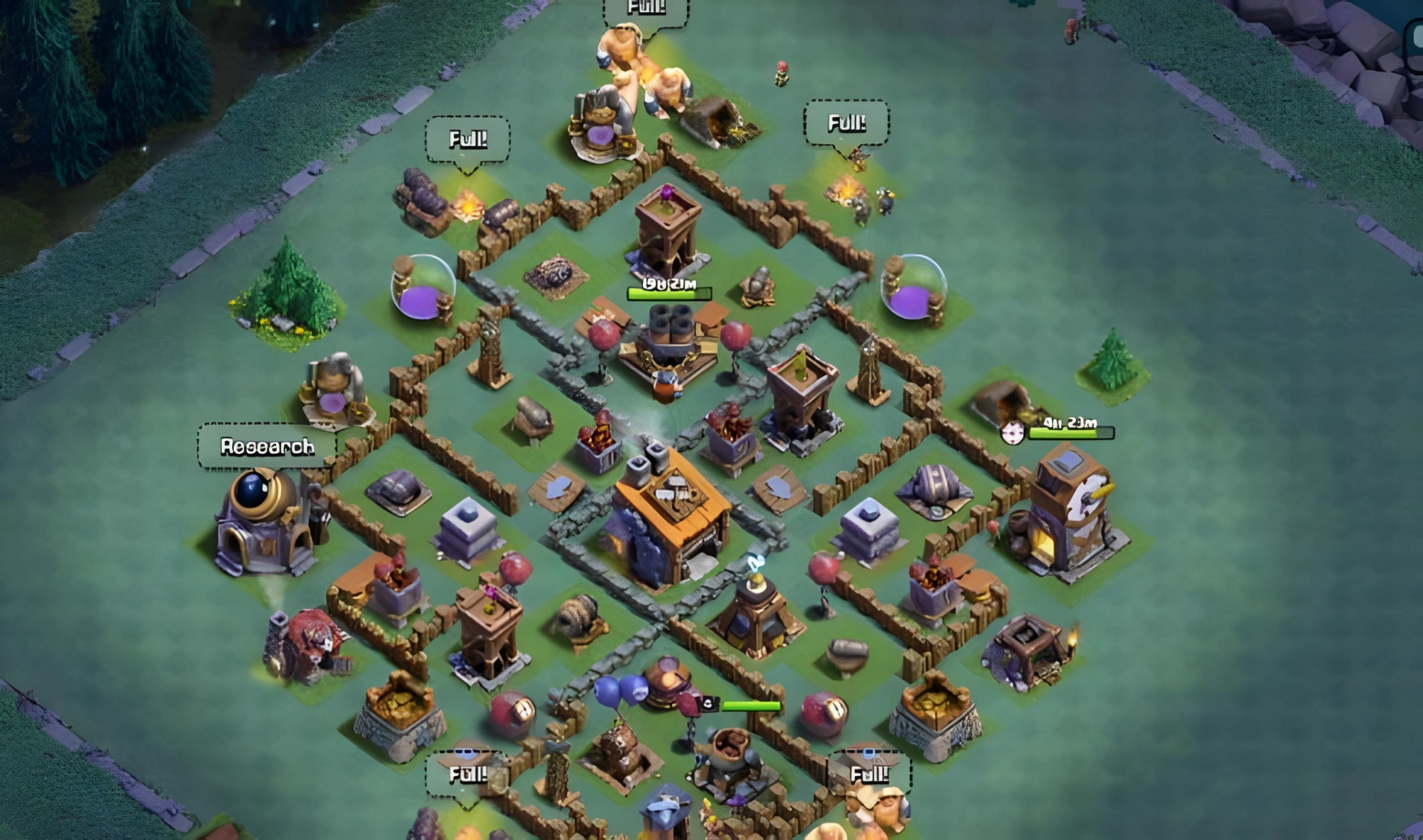Screen dimensions: 1423x840
Task: Tap the Full! bubble above the Gold Mine
Action: 468,139
